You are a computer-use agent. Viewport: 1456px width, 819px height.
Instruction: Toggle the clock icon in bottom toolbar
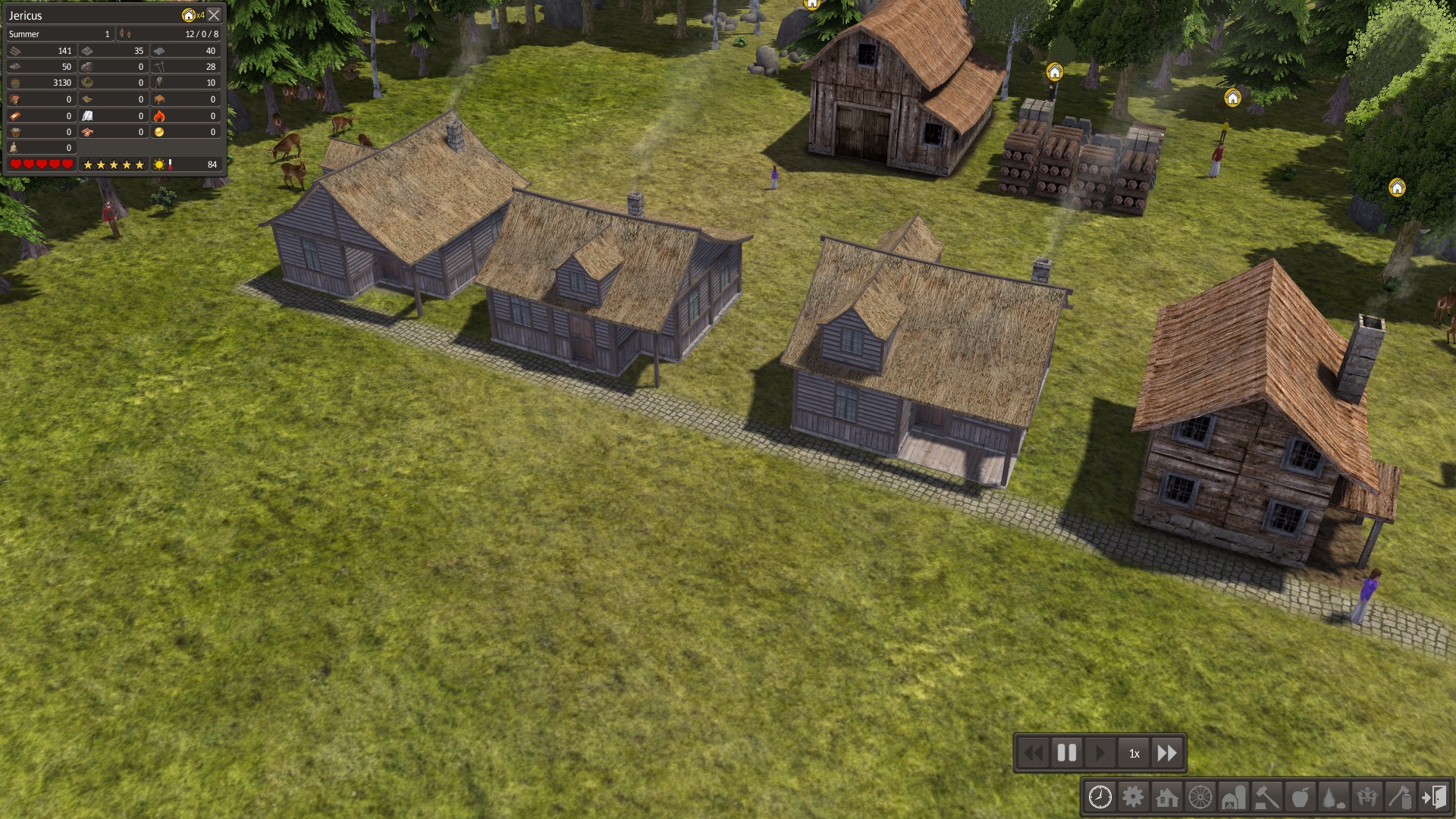pos(1100,797)
